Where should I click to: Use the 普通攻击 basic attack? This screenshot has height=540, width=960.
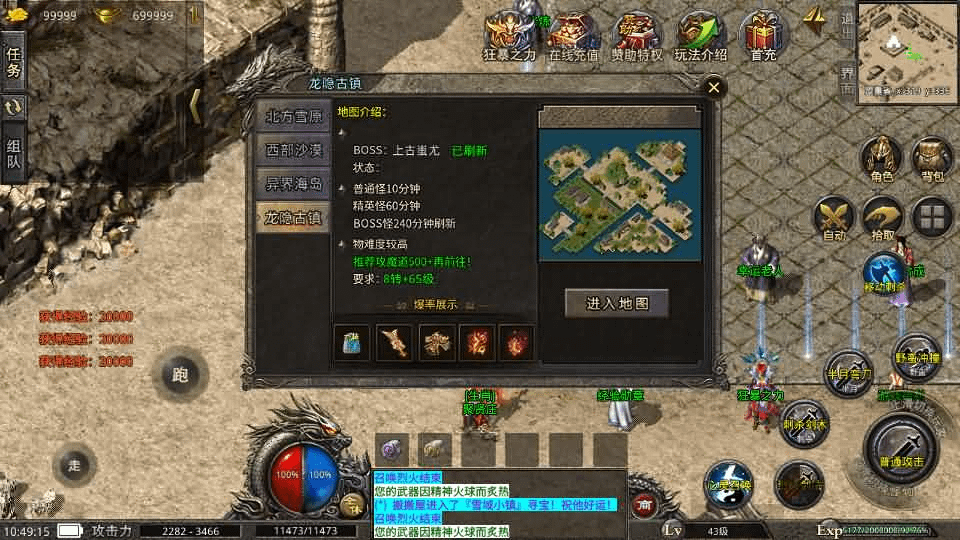[901, 447]
